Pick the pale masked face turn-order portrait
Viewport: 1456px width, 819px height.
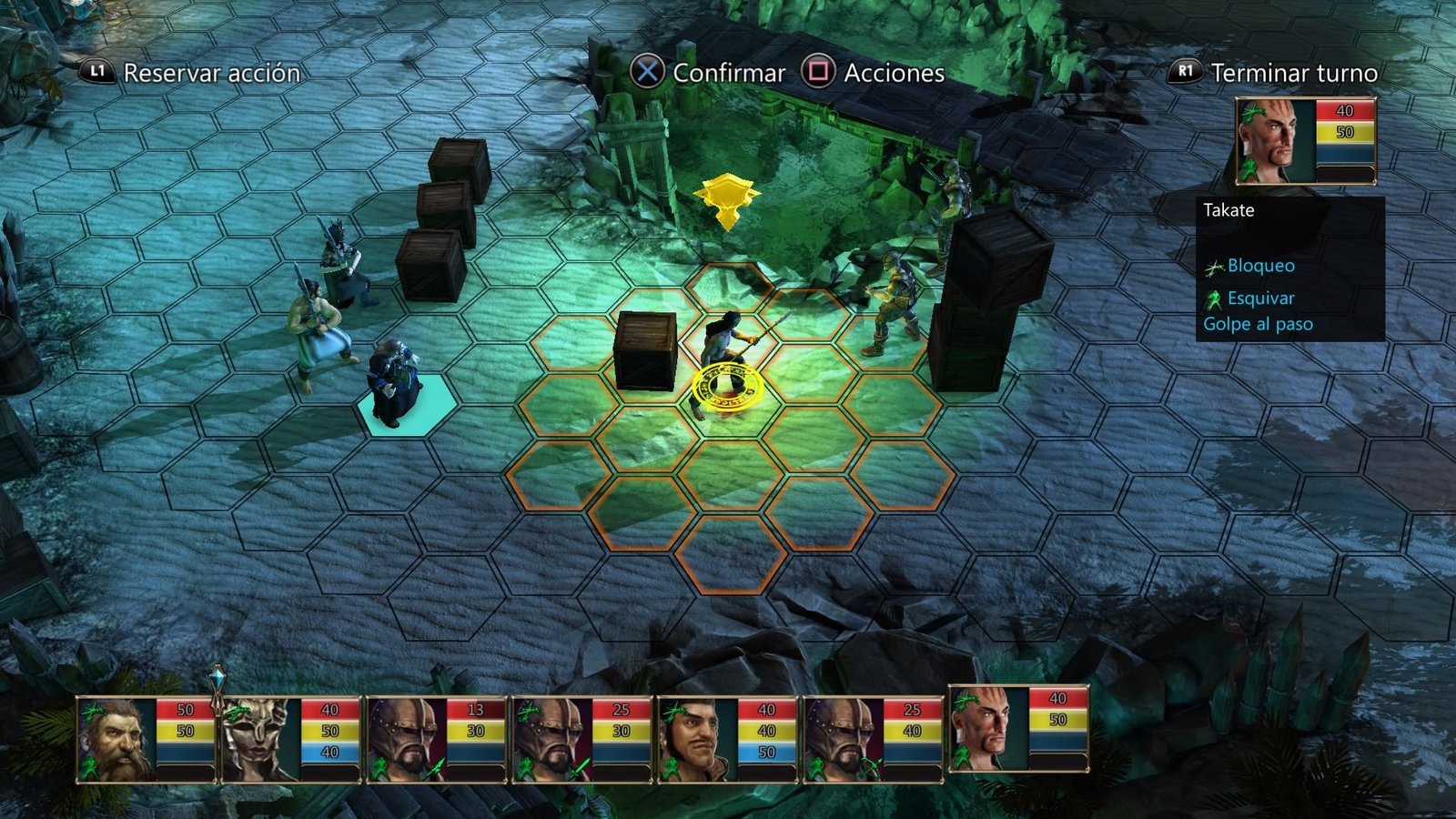(262, 740)
